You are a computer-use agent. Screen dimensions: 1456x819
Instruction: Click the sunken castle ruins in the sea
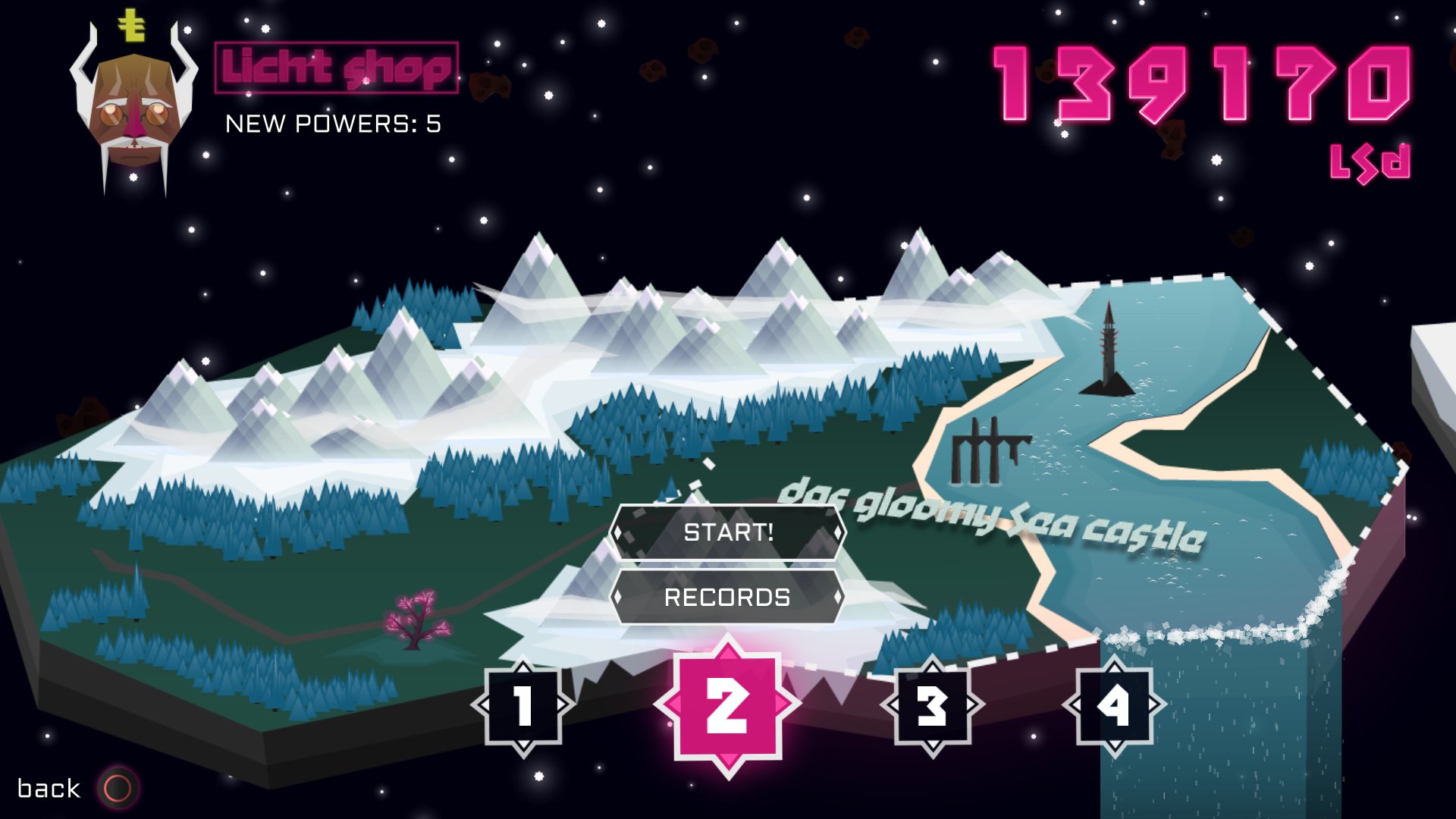pyautogui.click(x=986, y=447)
